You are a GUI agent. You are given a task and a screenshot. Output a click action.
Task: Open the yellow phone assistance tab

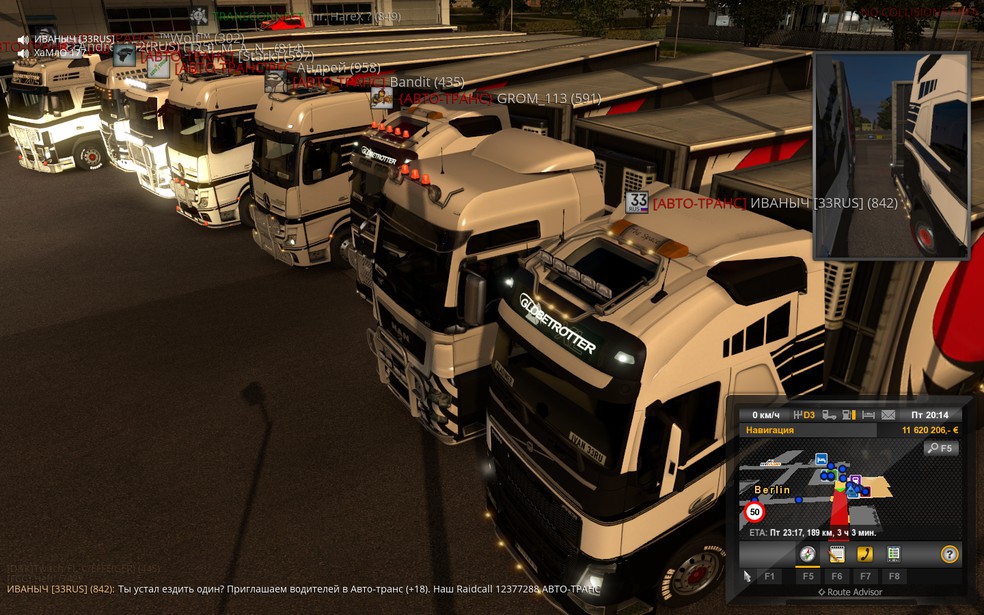pos(865,554)
